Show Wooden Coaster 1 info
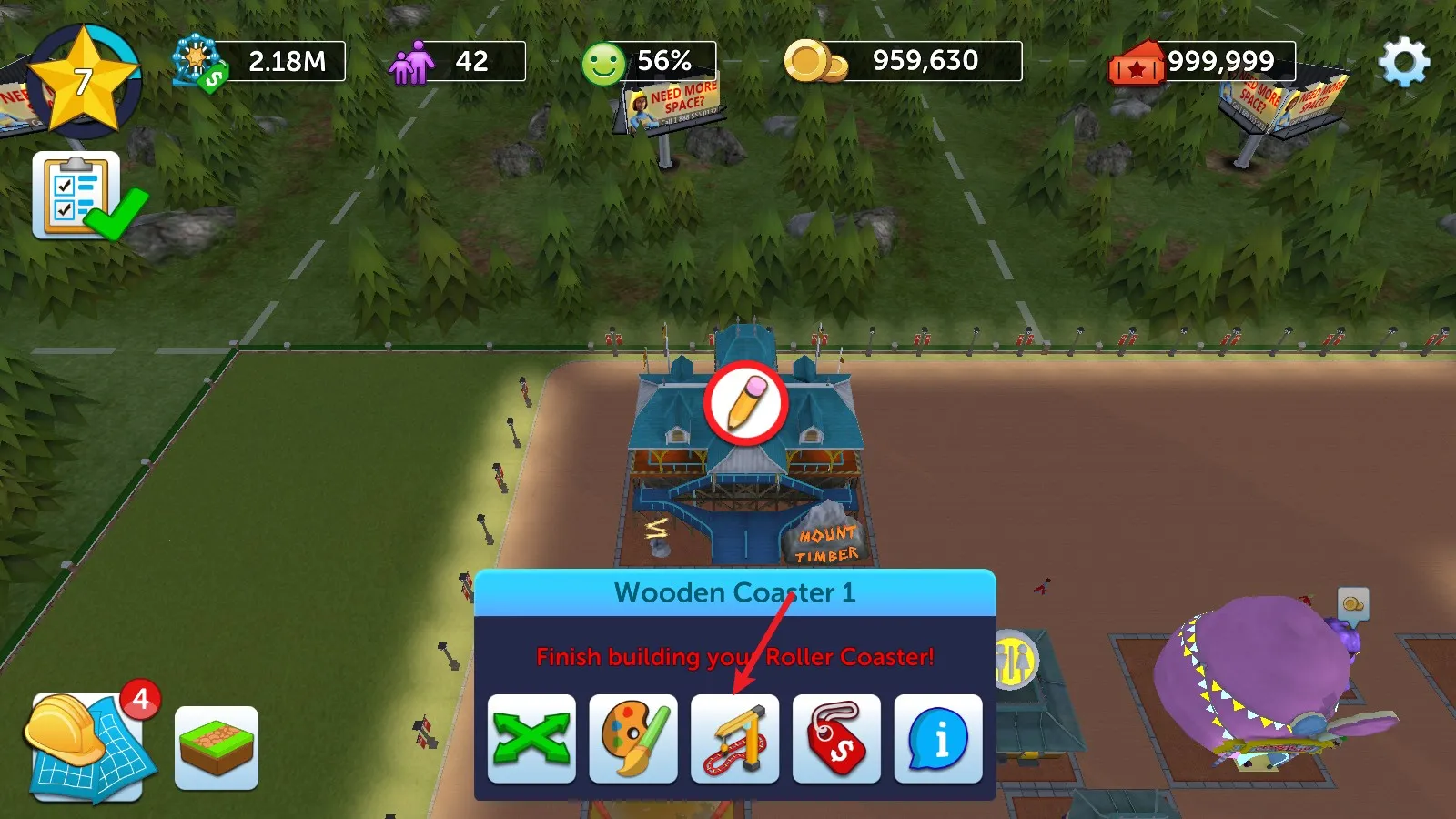The width and height of the screenshot is (1456, 819). click(938, 739)
